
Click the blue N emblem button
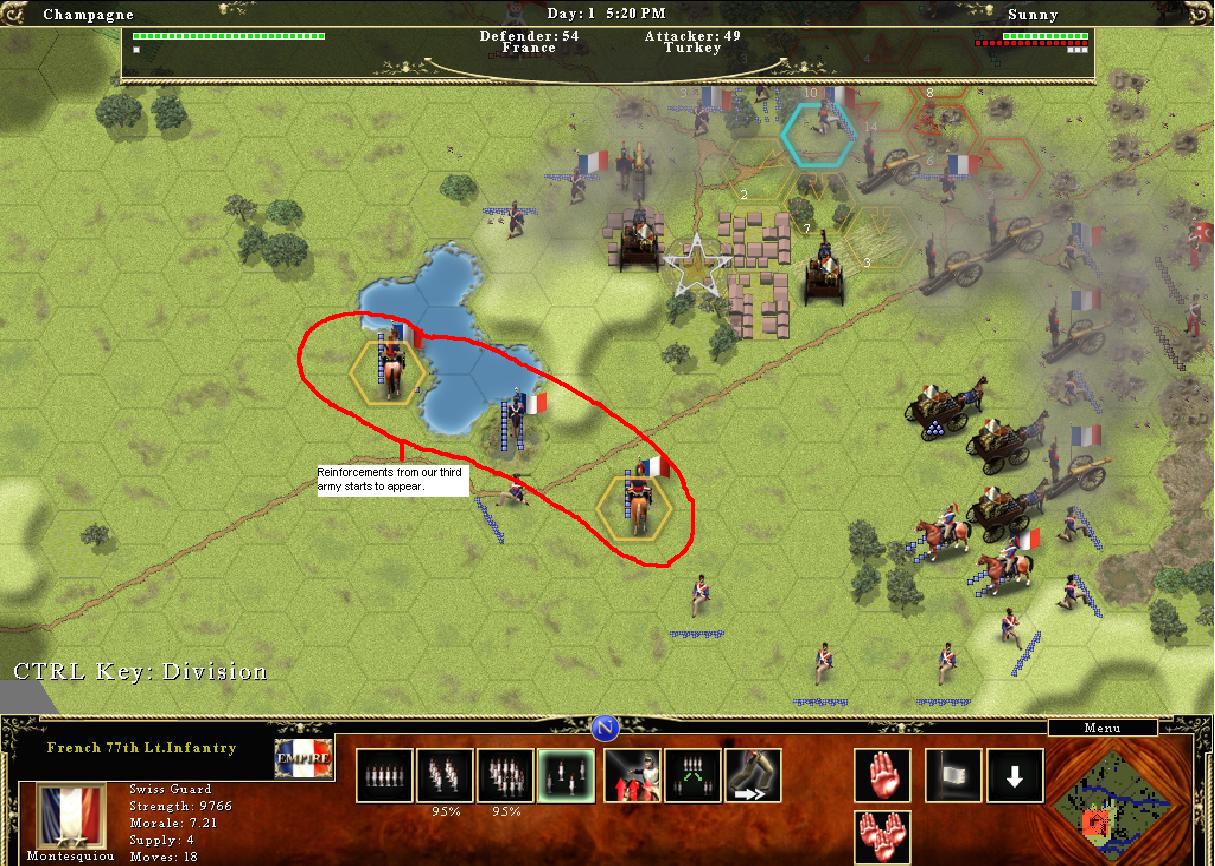click(x=604, y=728)
